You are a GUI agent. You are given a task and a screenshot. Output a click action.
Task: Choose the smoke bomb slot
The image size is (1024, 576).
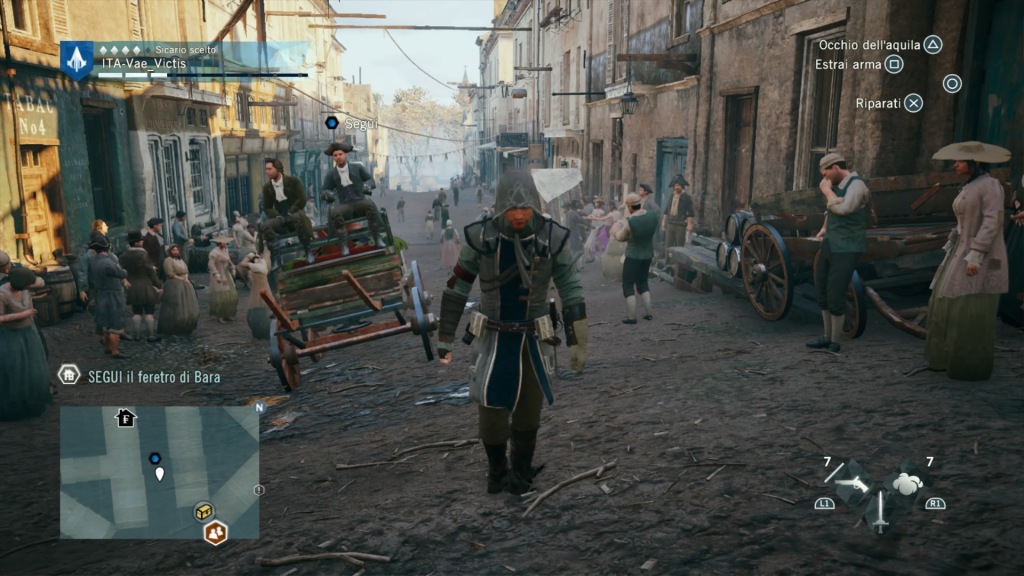(907, 484)
